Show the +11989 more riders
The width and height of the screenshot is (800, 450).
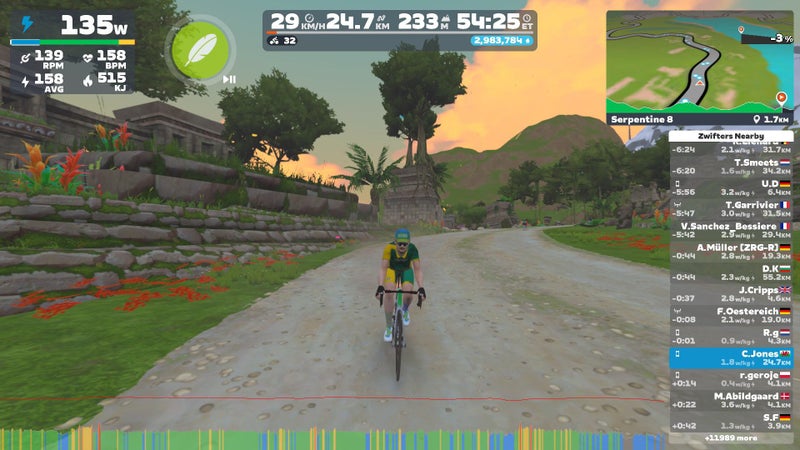730,438
